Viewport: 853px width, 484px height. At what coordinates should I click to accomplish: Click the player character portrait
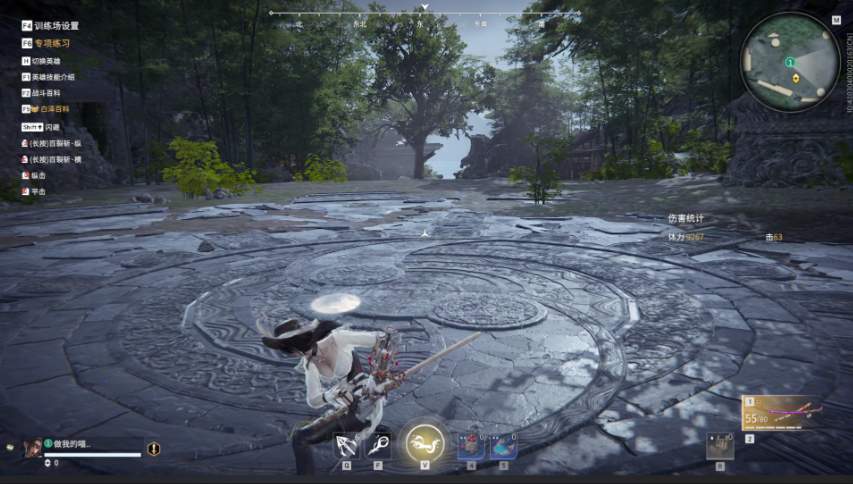33,447
